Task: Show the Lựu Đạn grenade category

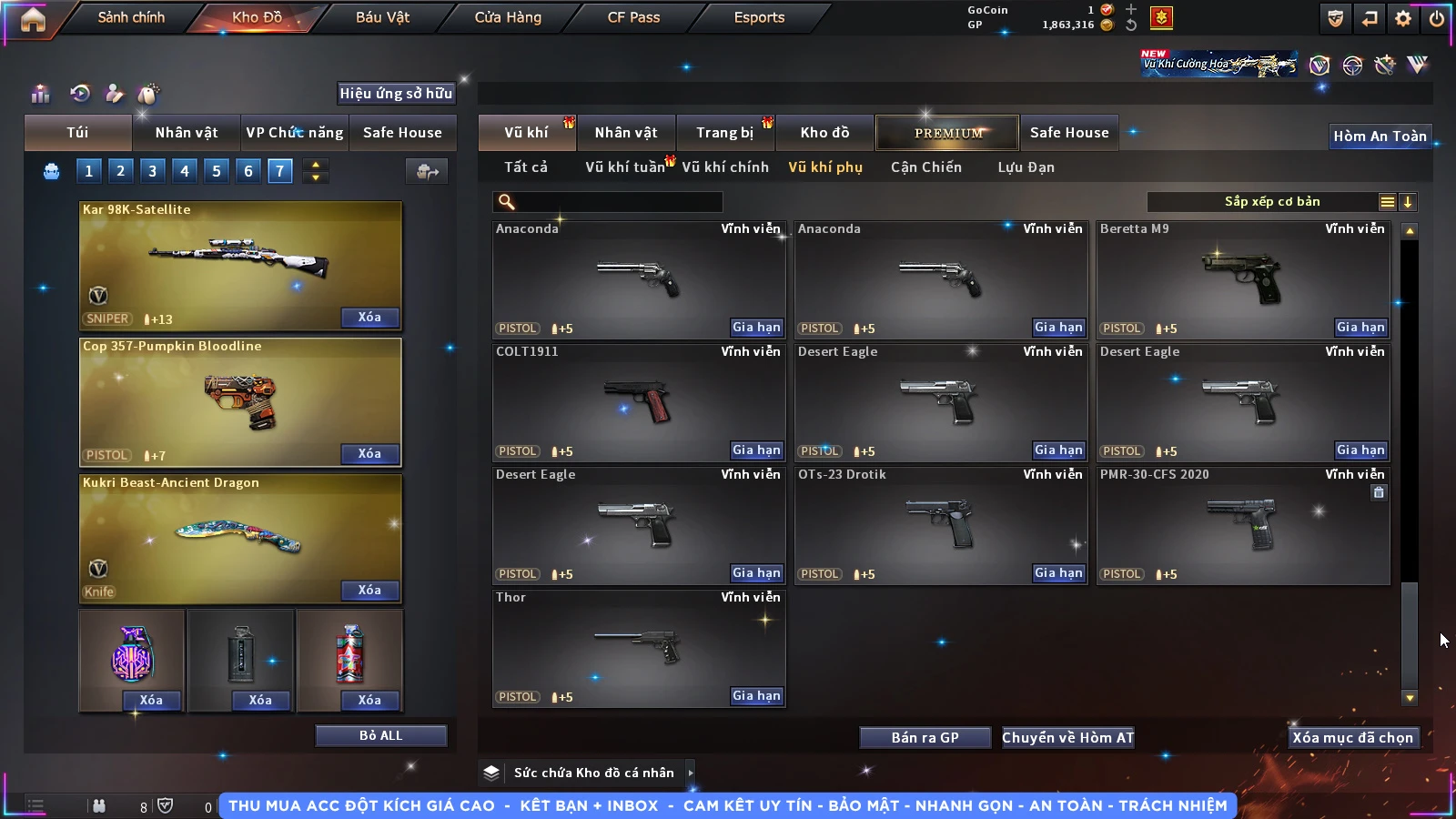Action: (x=1026, y=167)
